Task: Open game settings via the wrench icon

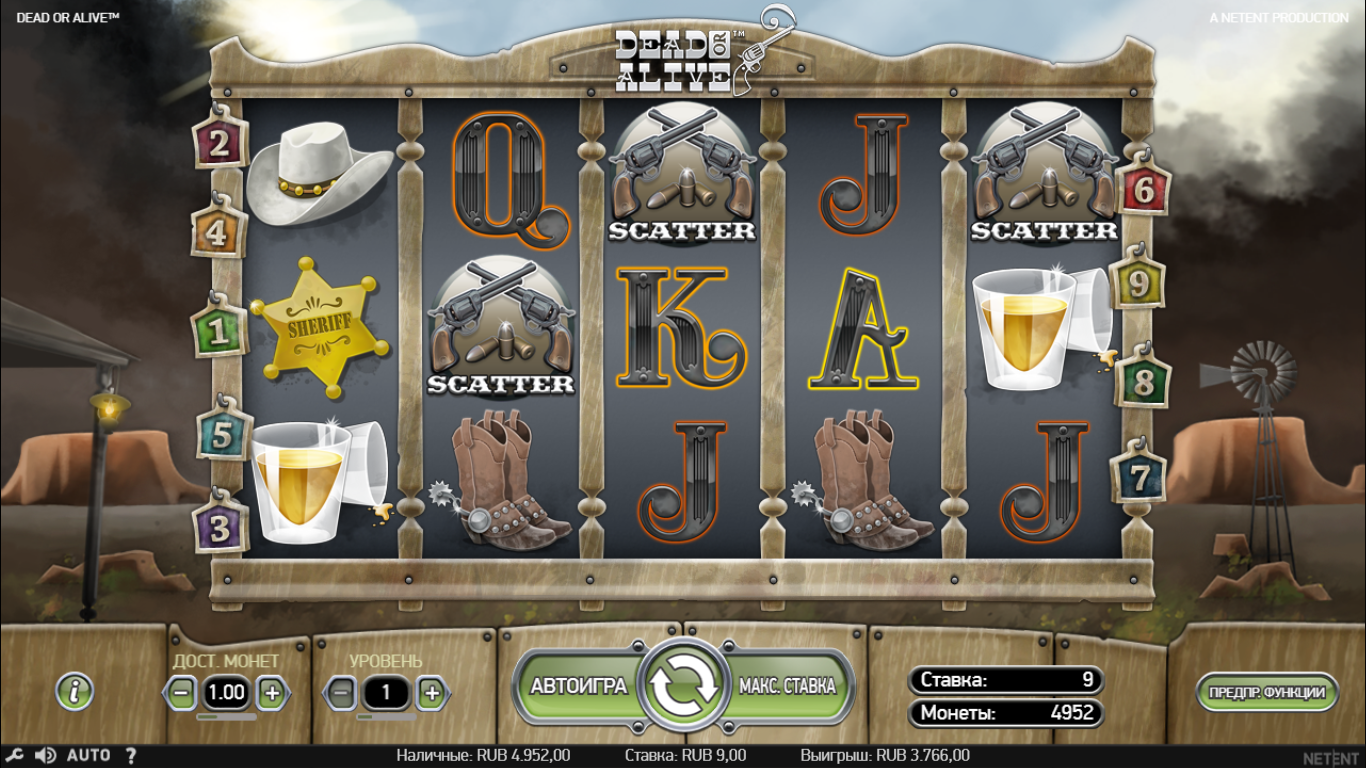Action: tap(12, 755)
